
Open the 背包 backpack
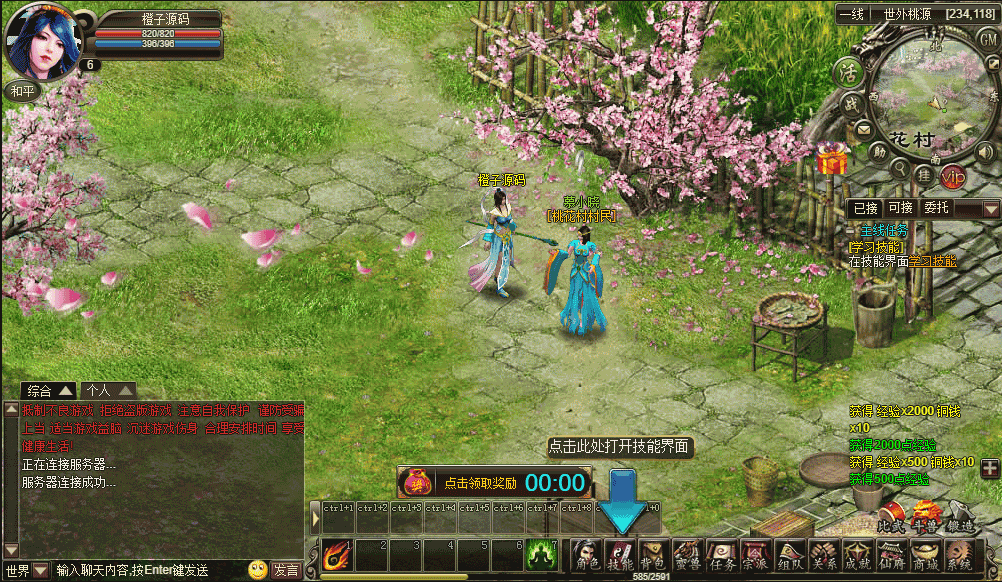click(x=653, y=555)
